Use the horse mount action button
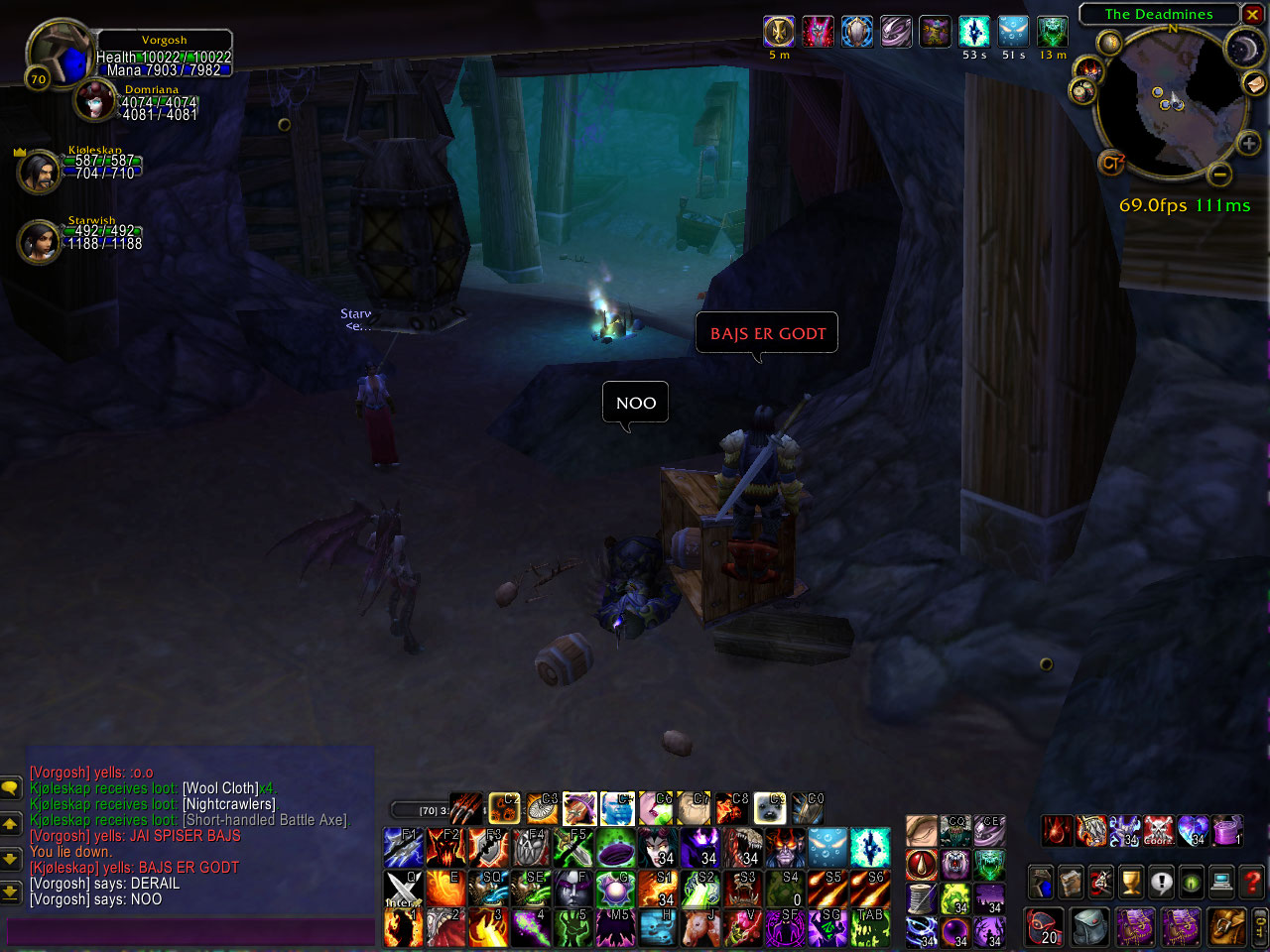Image resolution: width=1270 pixels, height=952 pixels. pos(700,928)
